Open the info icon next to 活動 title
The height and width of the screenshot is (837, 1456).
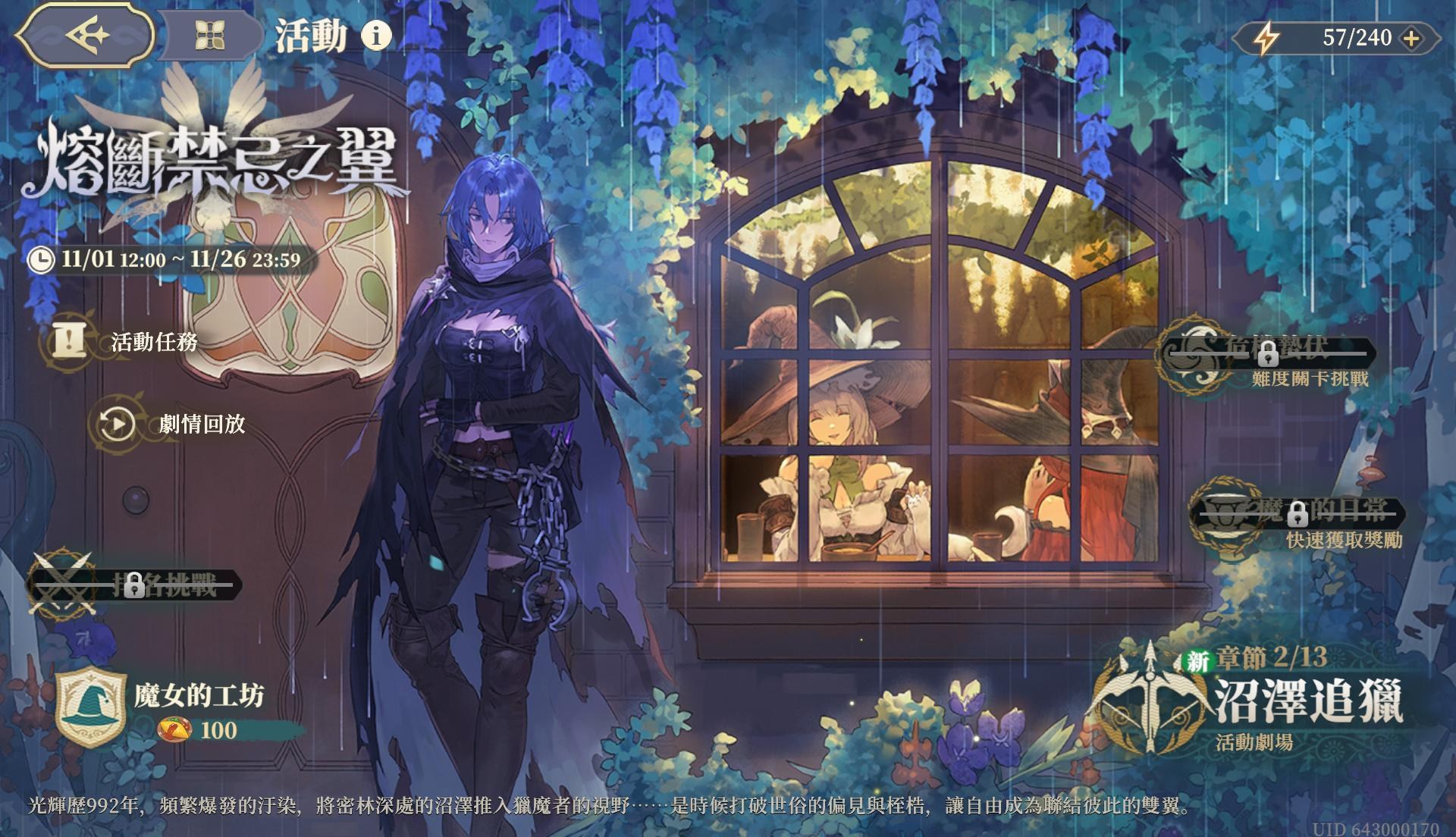coord(376,35)
